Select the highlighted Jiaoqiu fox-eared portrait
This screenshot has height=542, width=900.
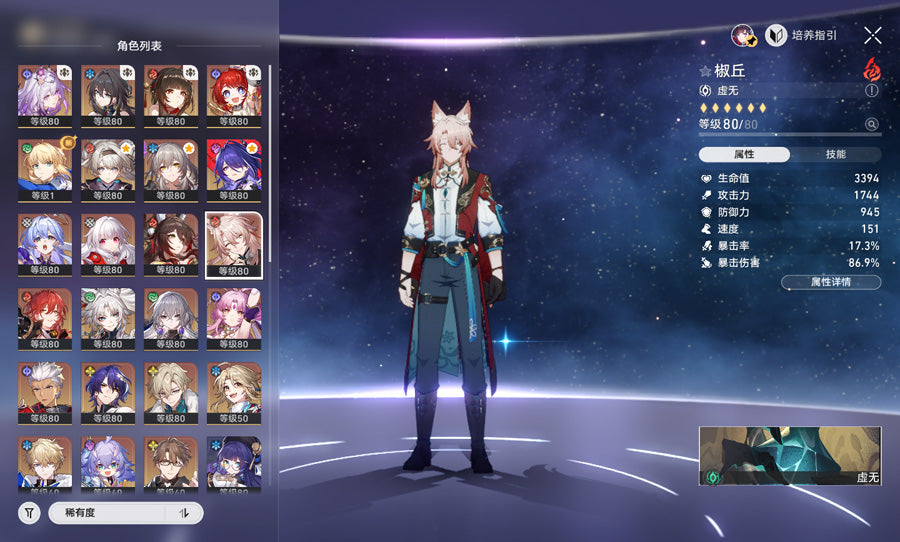tap(234, 240)
